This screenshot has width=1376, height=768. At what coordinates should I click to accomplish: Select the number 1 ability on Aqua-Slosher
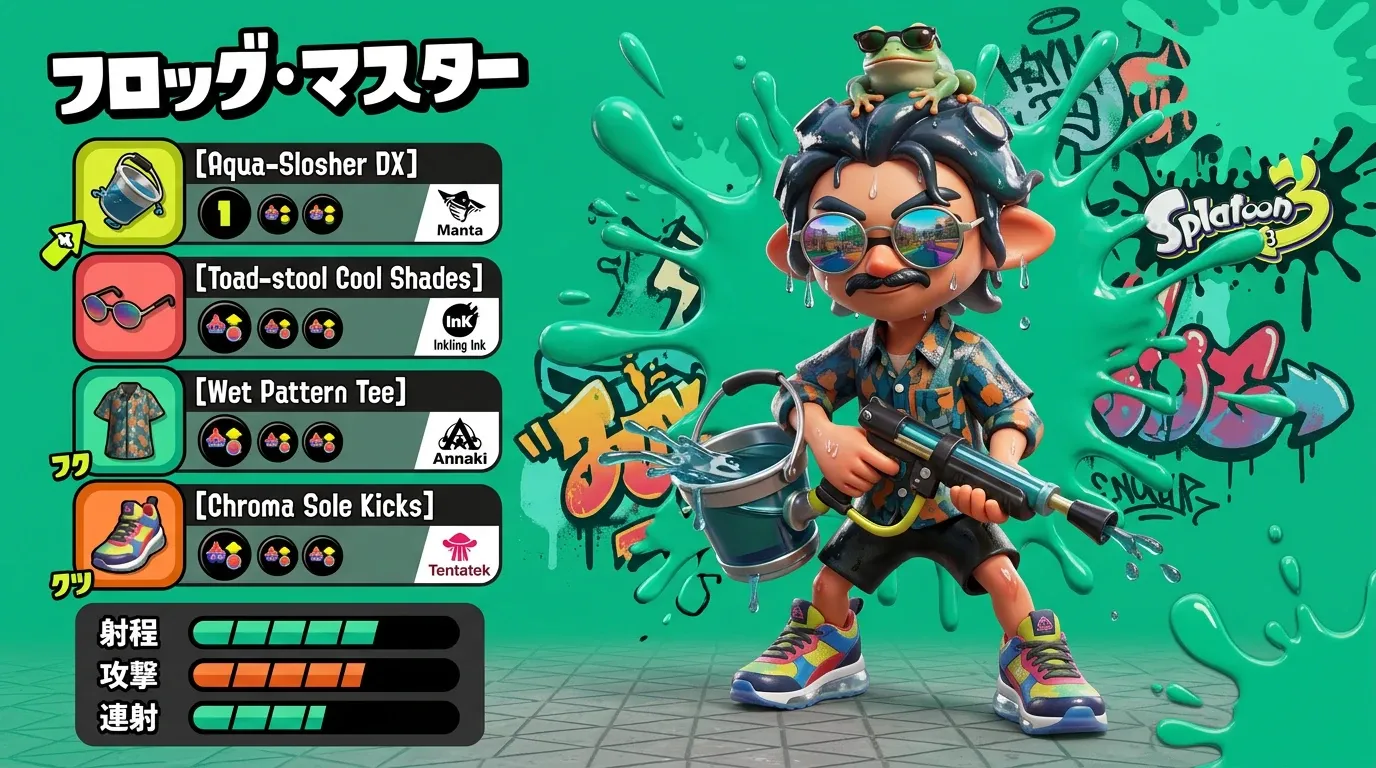[224, 213]
